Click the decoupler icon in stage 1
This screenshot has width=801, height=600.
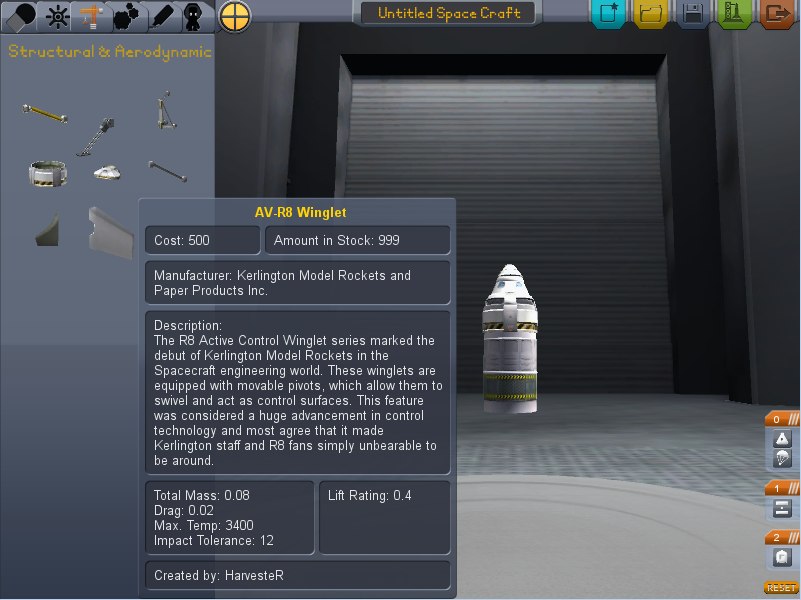click(x=782, y=508)
